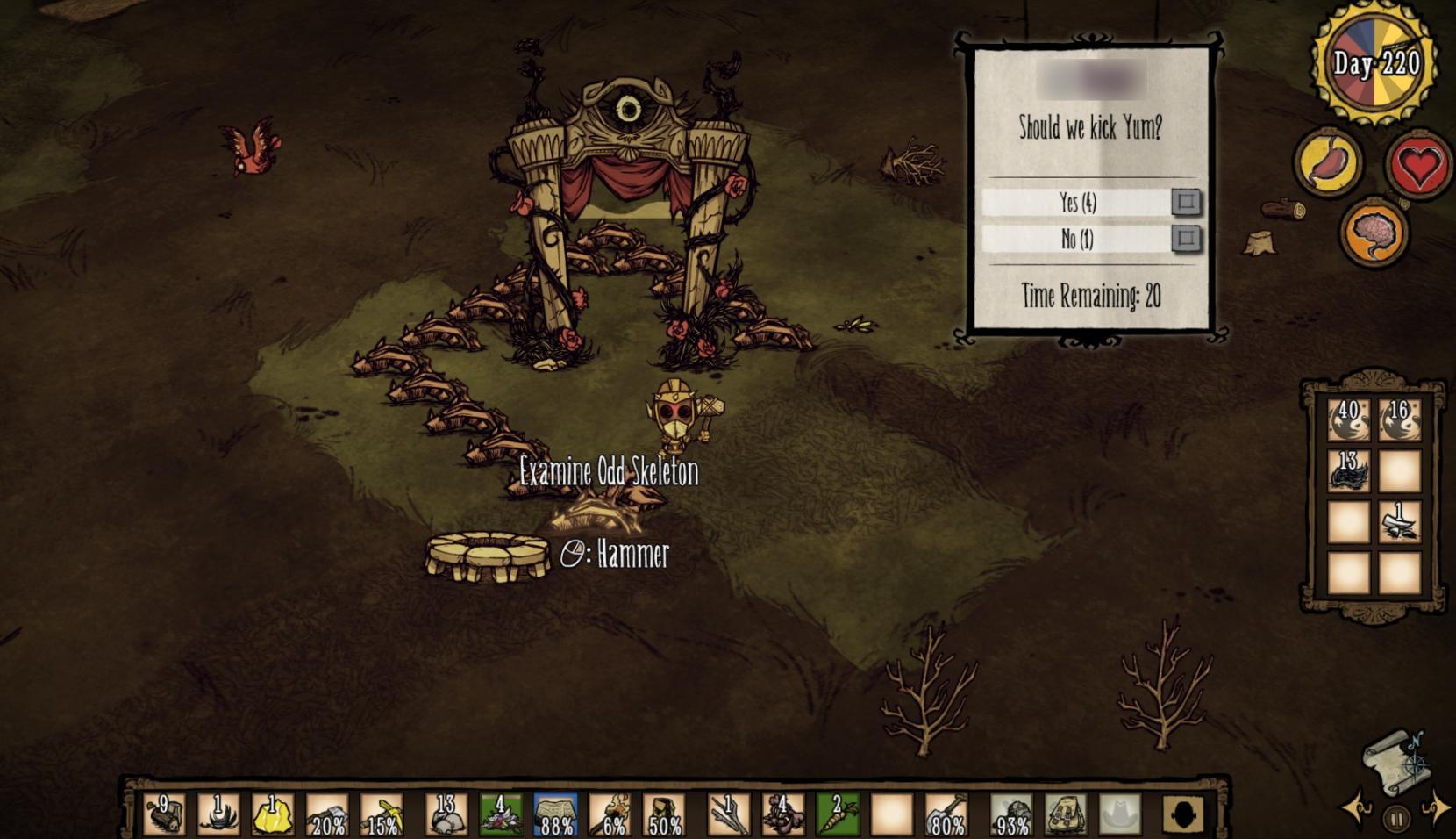Take the nightmare fuel stack of 40

[x=1348, y=420]
